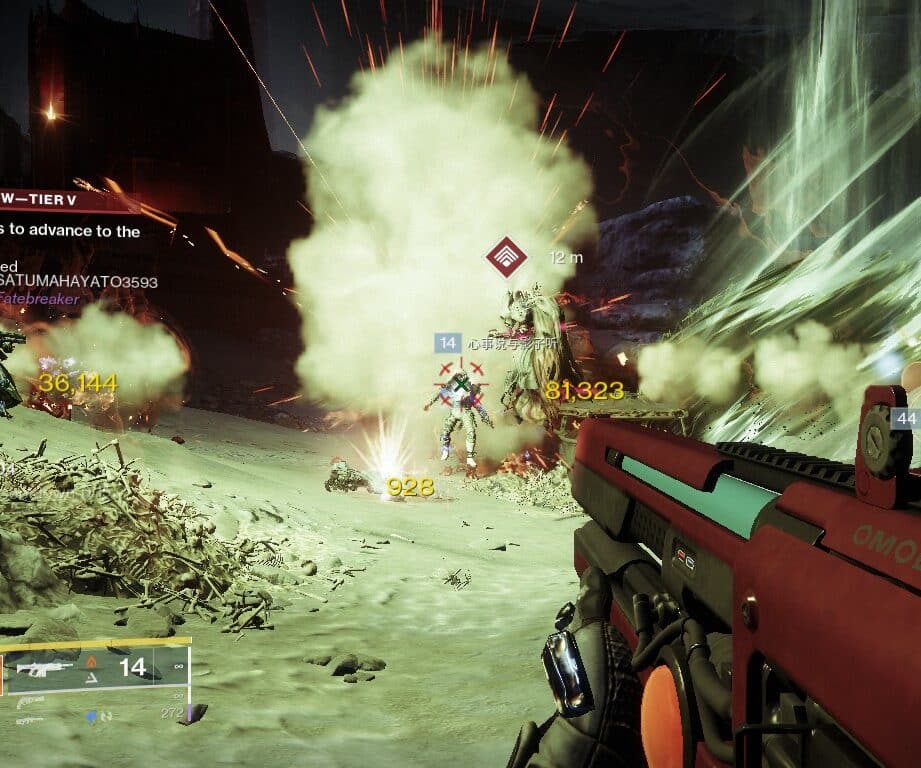
Task: Select the red diamond objective waypoint marker
Action: click(507, 258)
